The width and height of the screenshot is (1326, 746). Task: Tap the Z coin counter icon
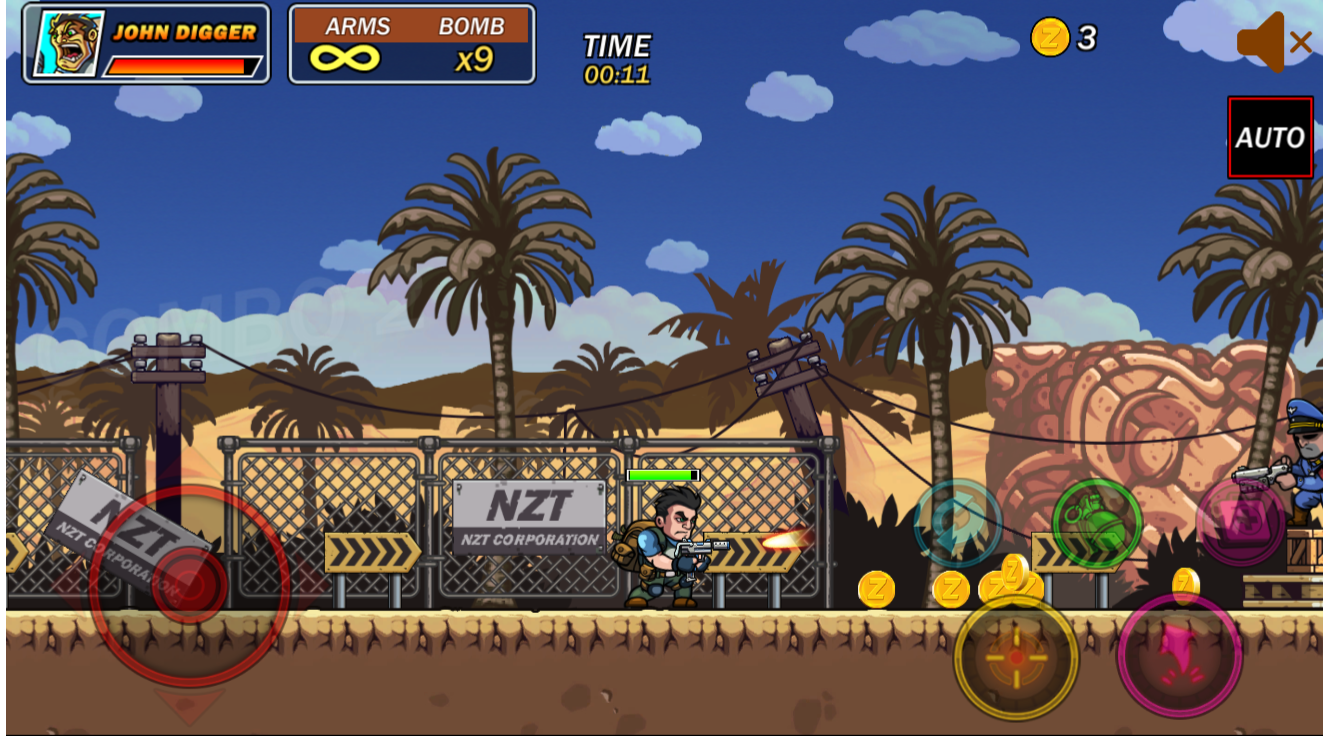[1049, 39]
